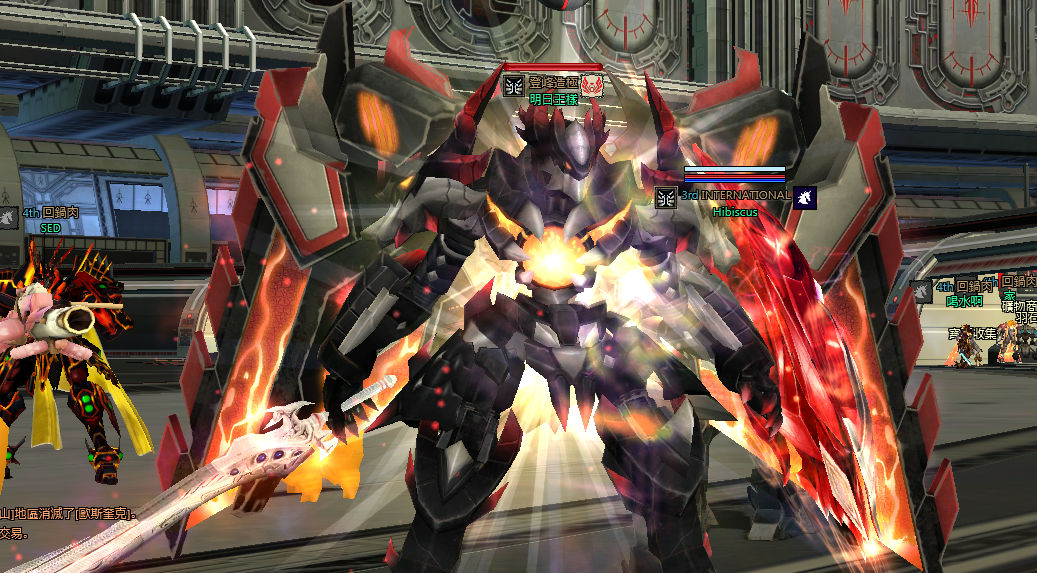
Task: Select the Hibiscus player nameplate
Action: (735, 212)
